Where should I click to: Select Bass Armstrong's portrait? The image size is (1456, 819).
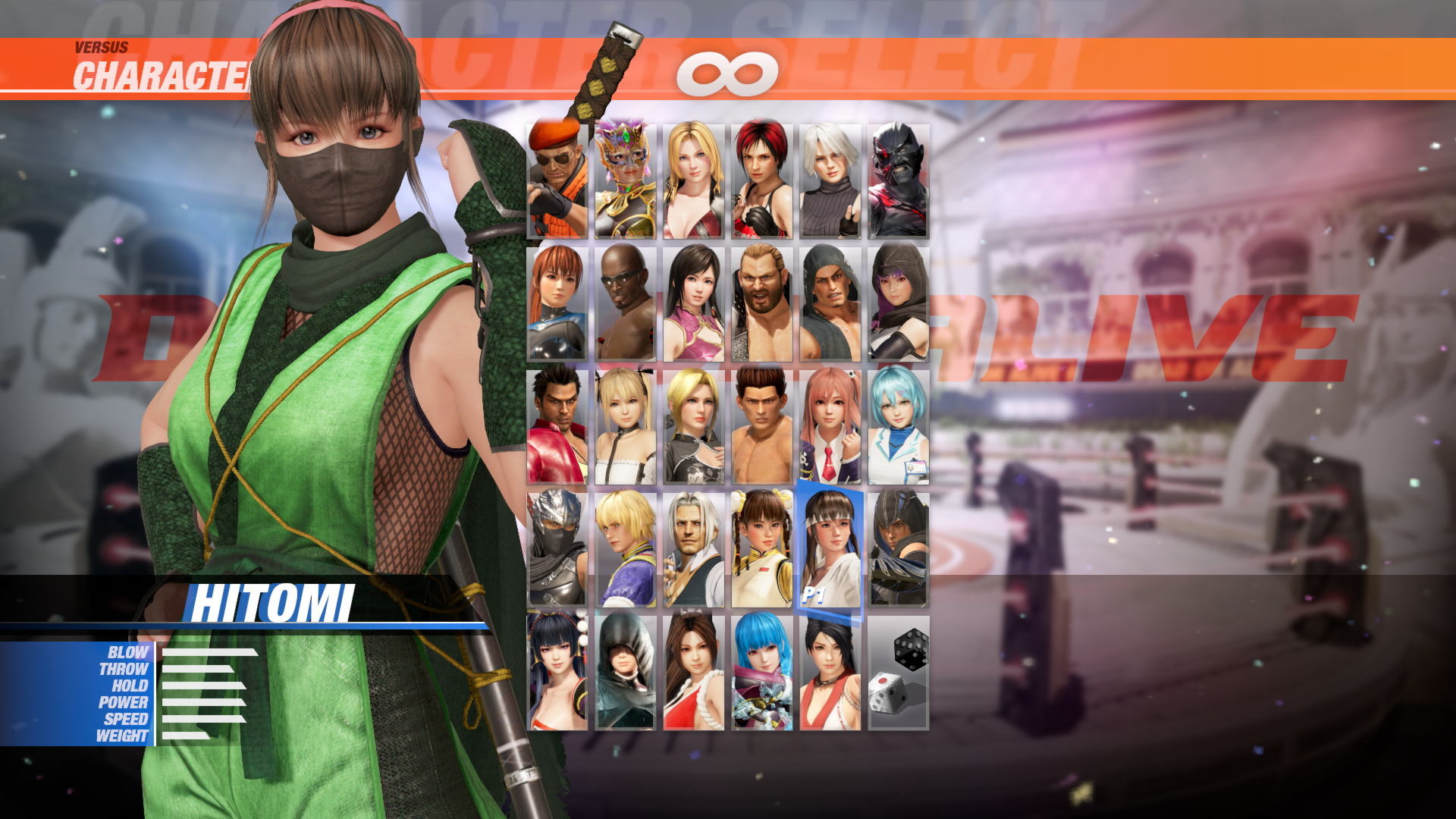762,303
